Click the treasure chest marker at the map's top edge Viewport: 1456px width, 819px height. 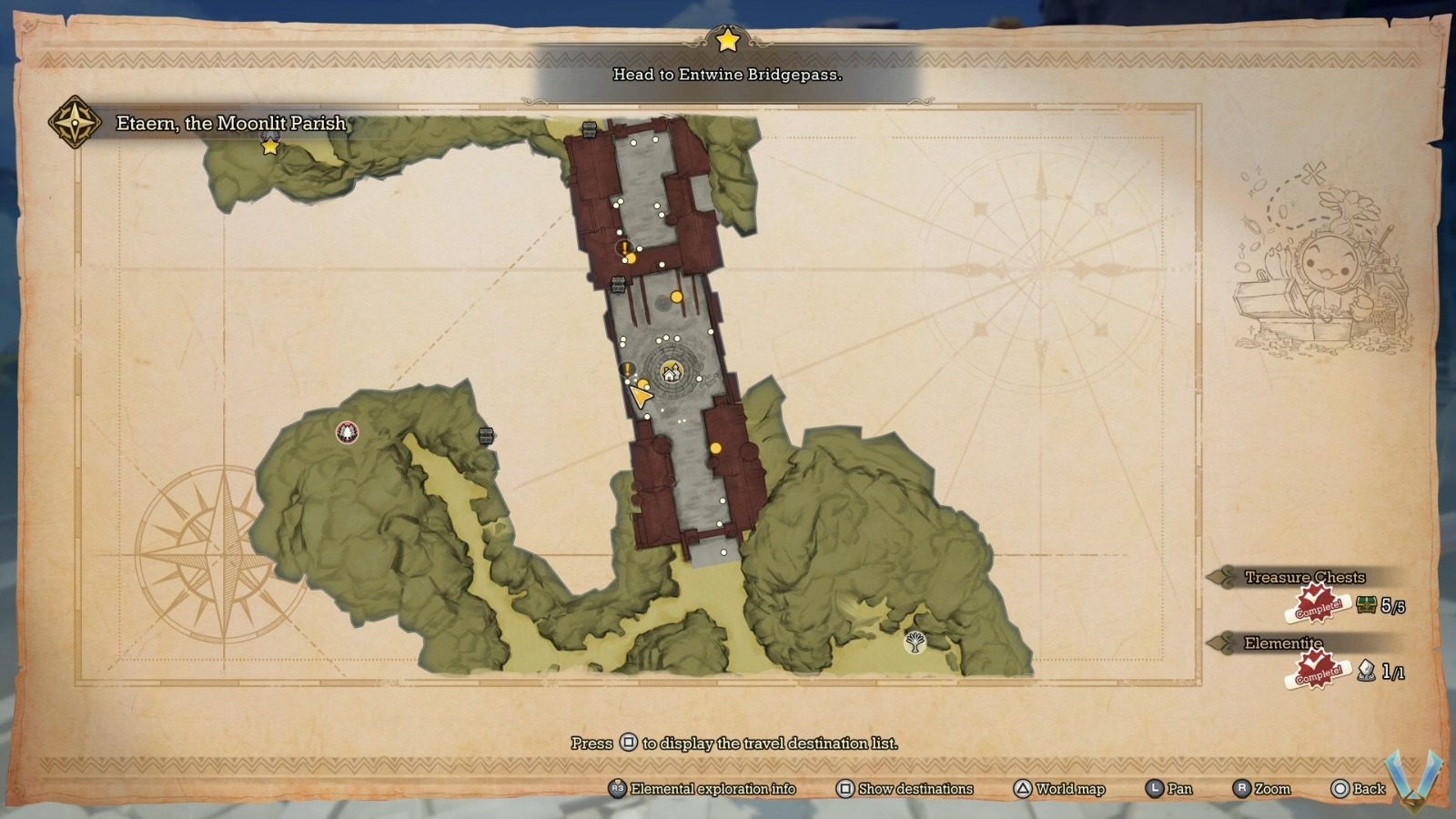(x=589, y=129)
